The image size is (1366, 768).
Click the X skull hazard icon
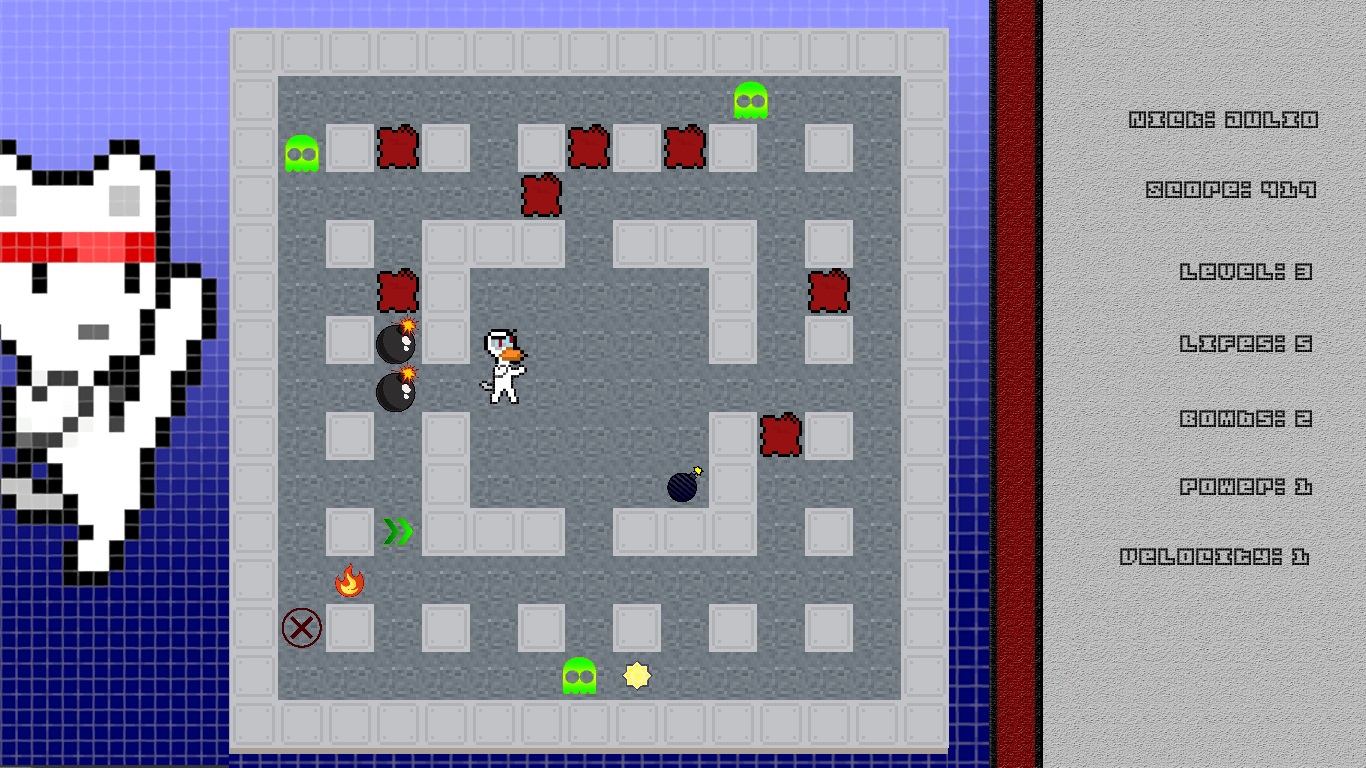tap(300, 628)
